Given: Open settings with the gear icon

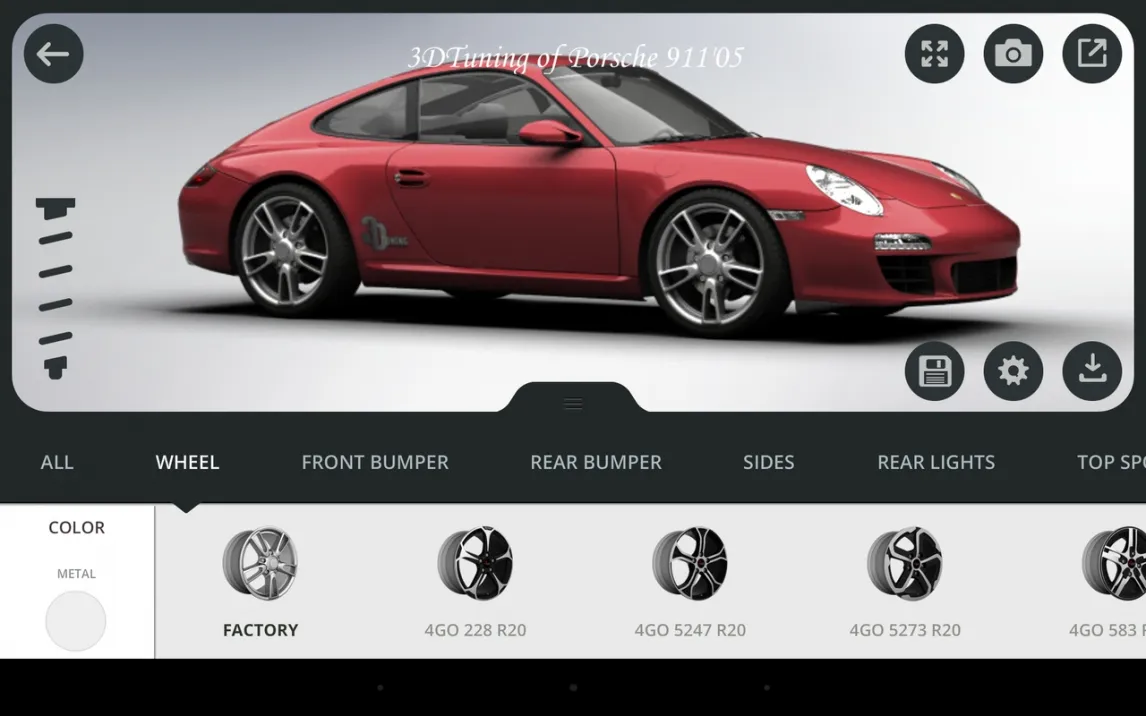Looking at the screenshot, I should point(1013,371).
